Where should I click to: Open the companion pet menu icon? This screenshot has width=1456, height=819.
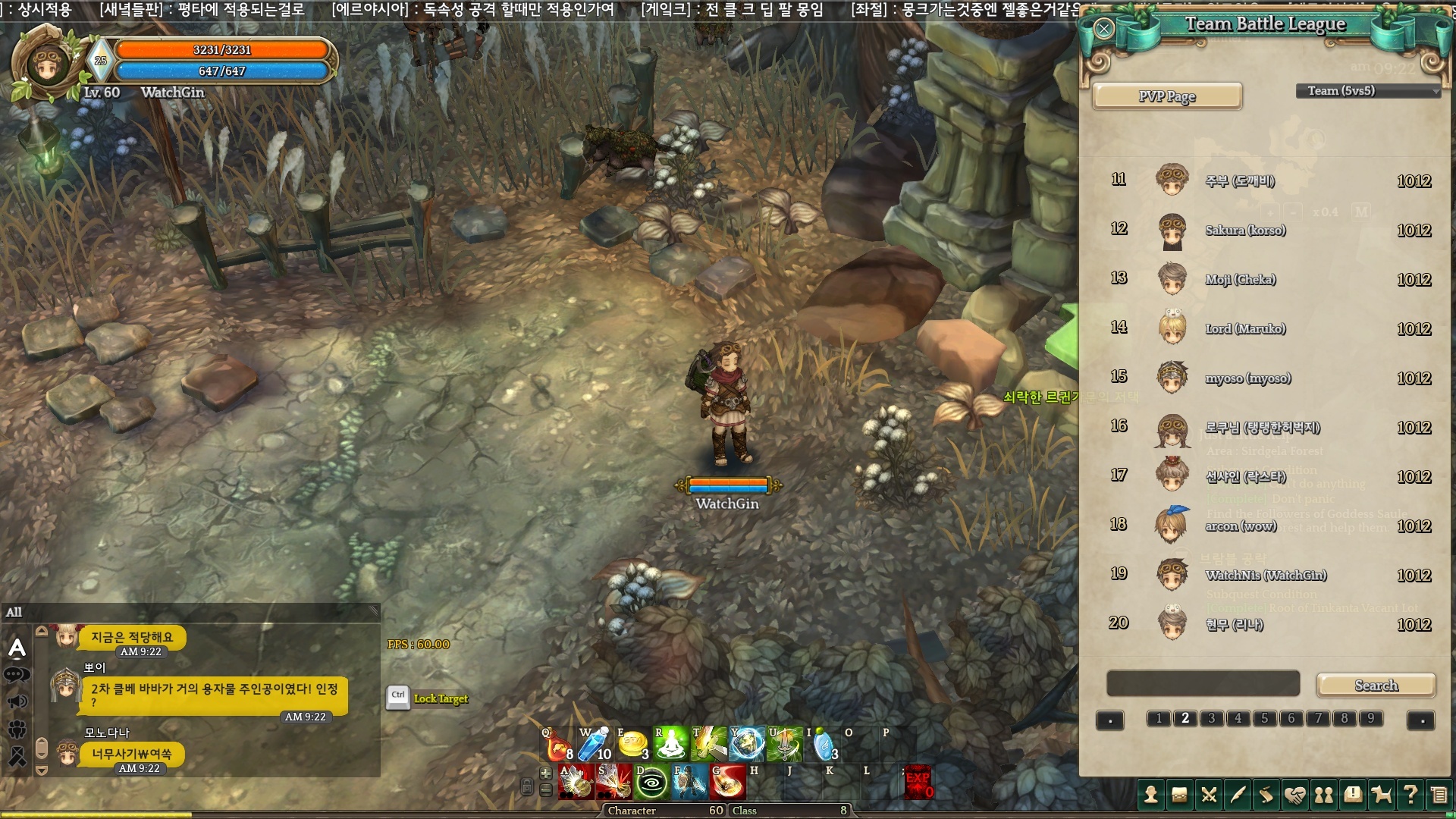pos(1382,795)
